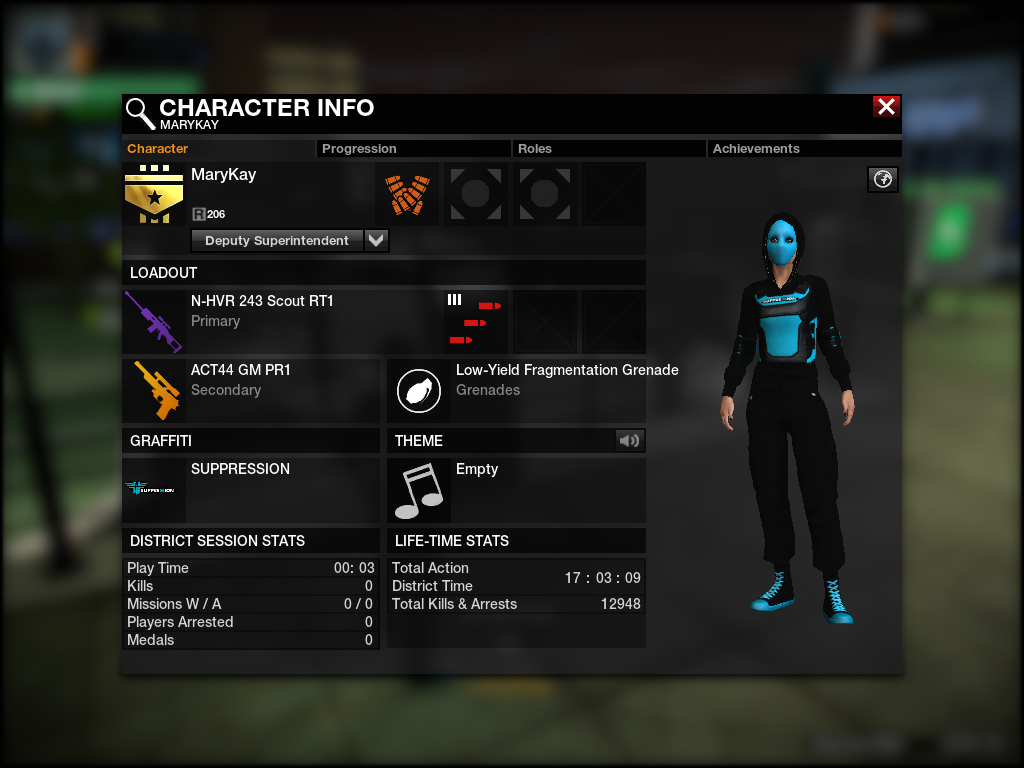Toggle the theme speaker sound button
Image resolution: width=1024 pixels, height=768 pixels.
tap(630, 440)
